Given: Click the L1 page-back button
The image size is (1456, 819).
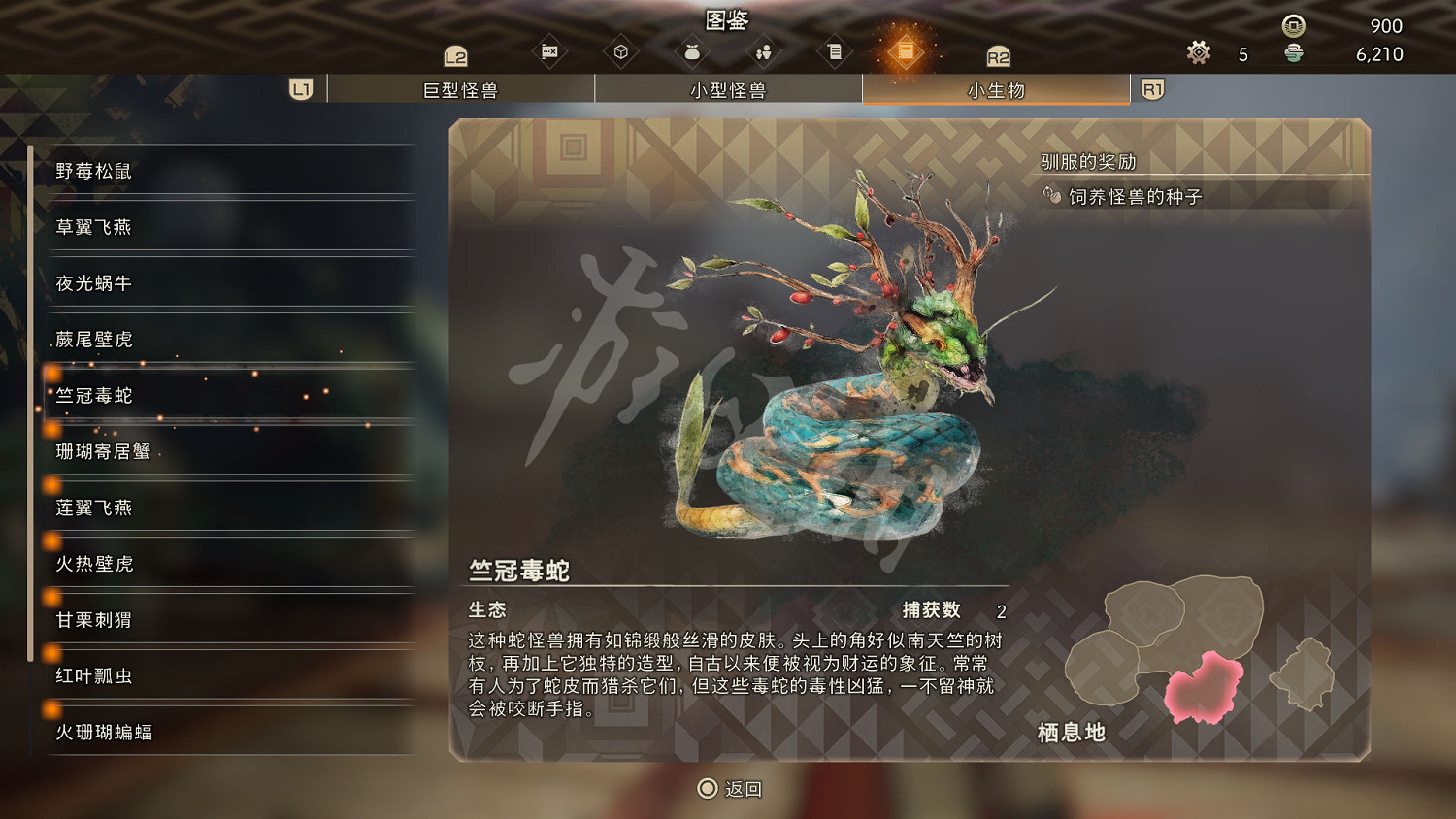Looking at the screenshot, I should 300,88.
